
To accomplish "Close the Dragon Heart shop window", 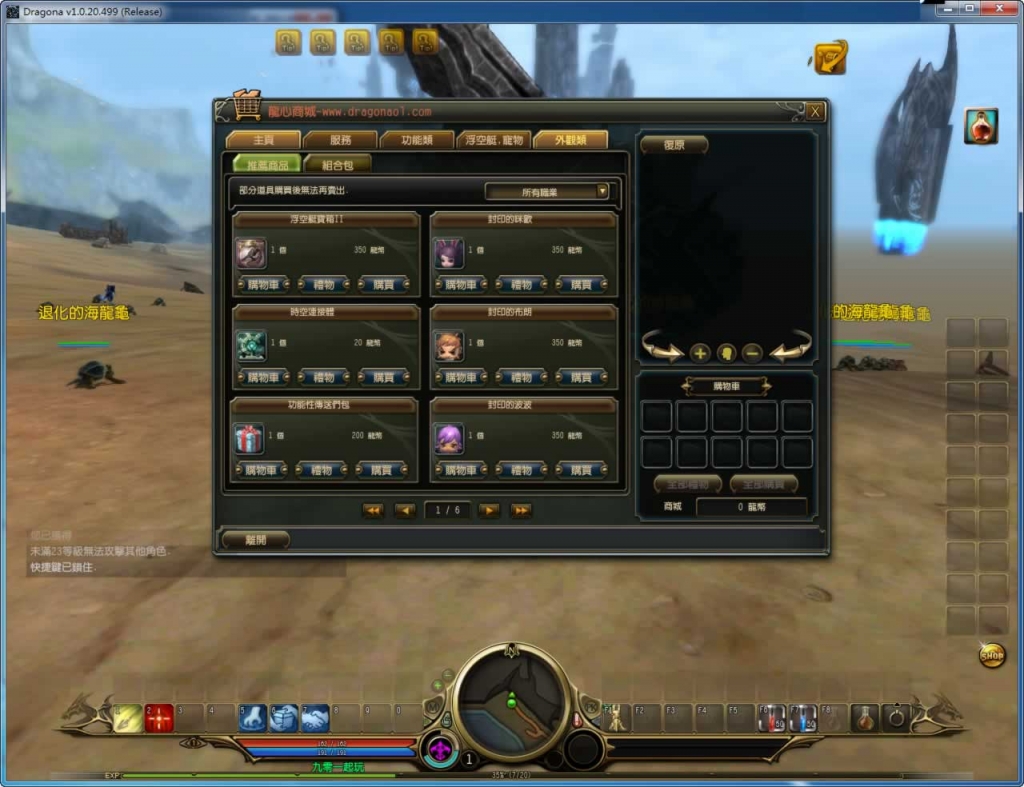I will click(x=815, y=112).
